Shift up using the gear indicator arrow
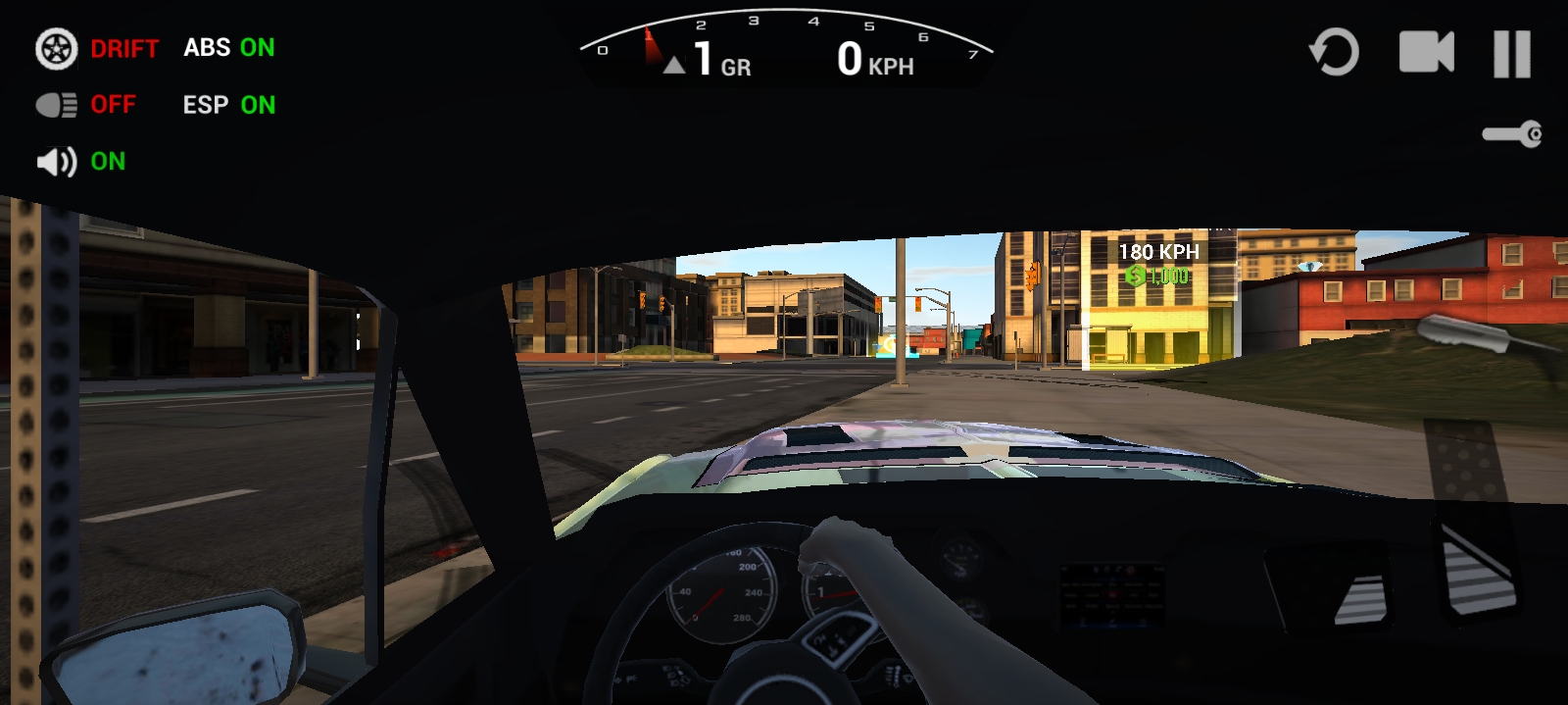The height and width of the screenshot is (705, 1568). [x=674, y=66]
